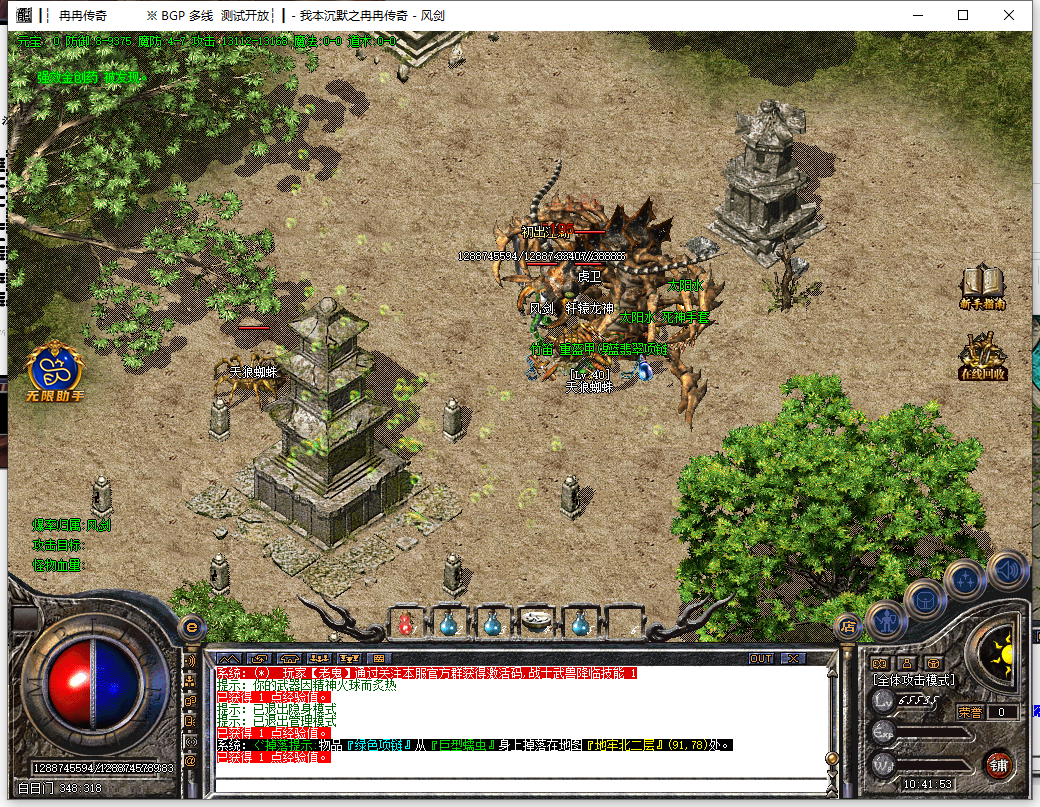This screenshot has width=1040, height=807.
Task: Open the character equipment round button
Action: pos(886,621)
